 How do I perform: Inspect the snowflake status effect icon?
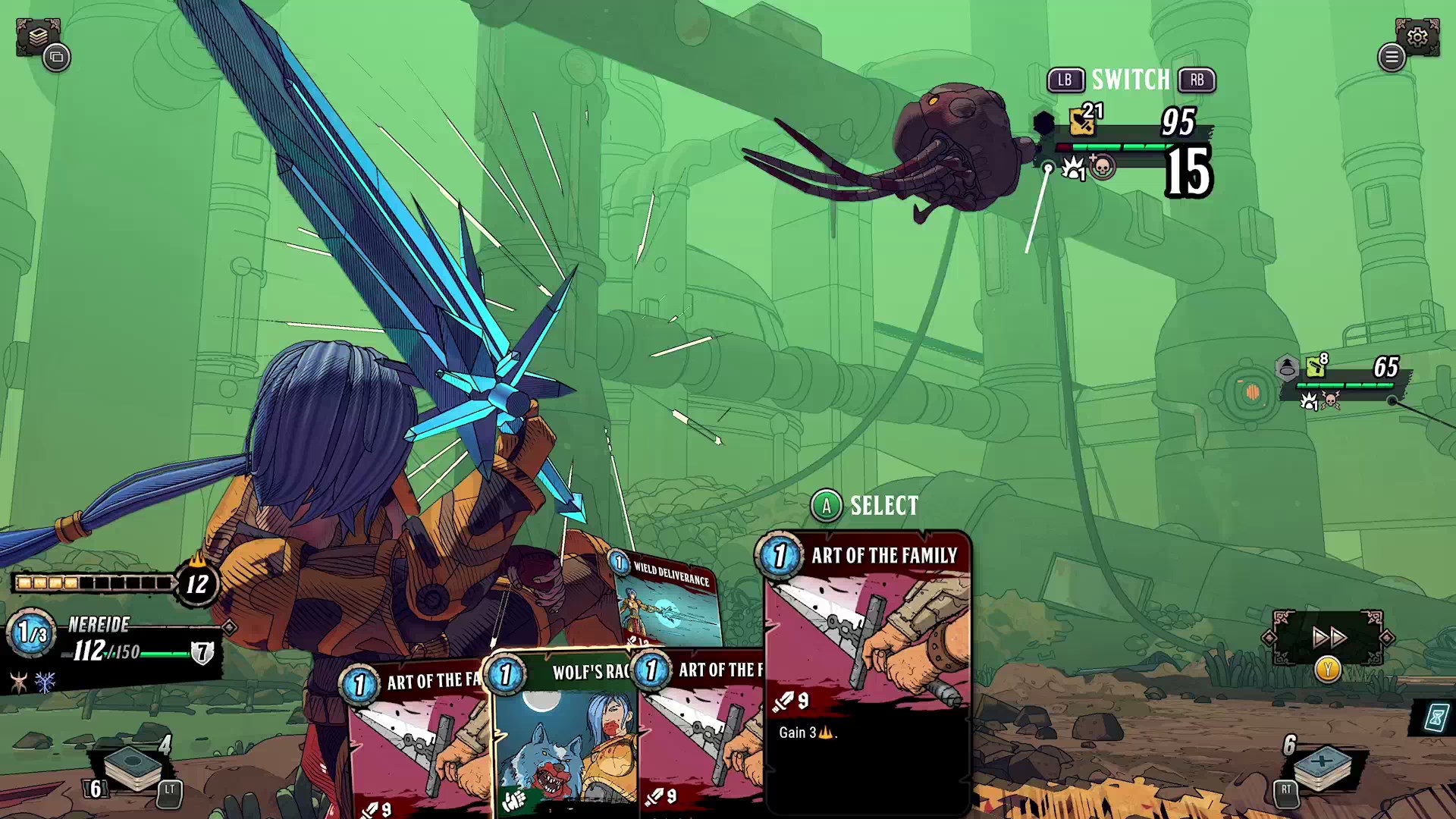(x=45, y=682)
